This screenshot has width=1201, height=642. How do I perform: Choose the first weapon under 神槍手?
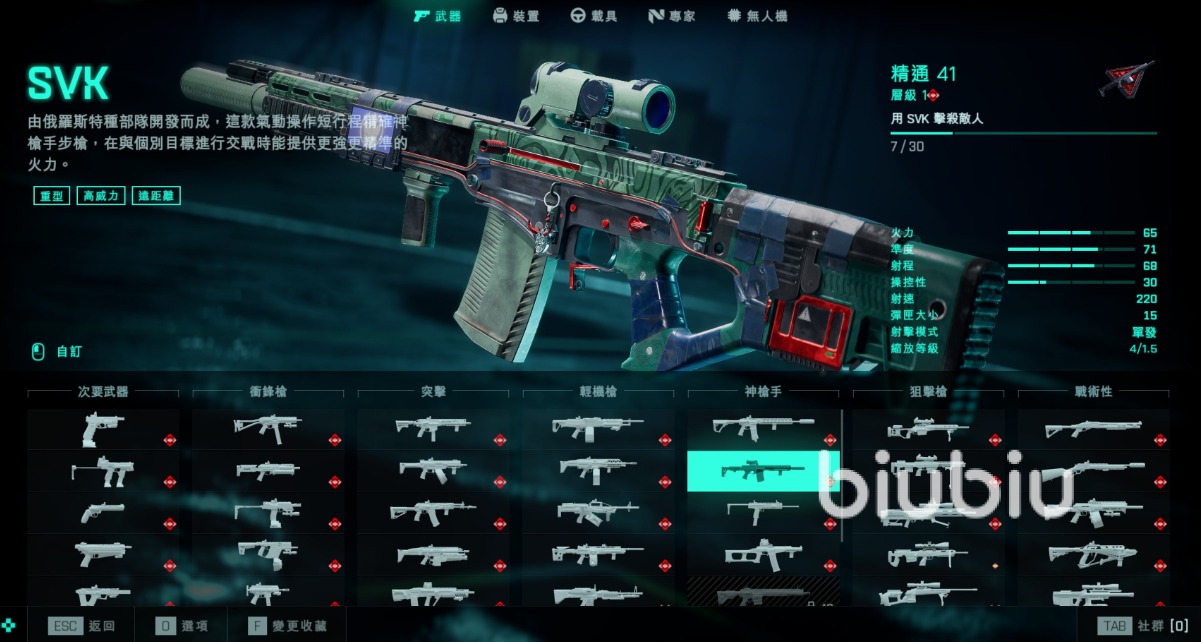(x=762, y=429)
